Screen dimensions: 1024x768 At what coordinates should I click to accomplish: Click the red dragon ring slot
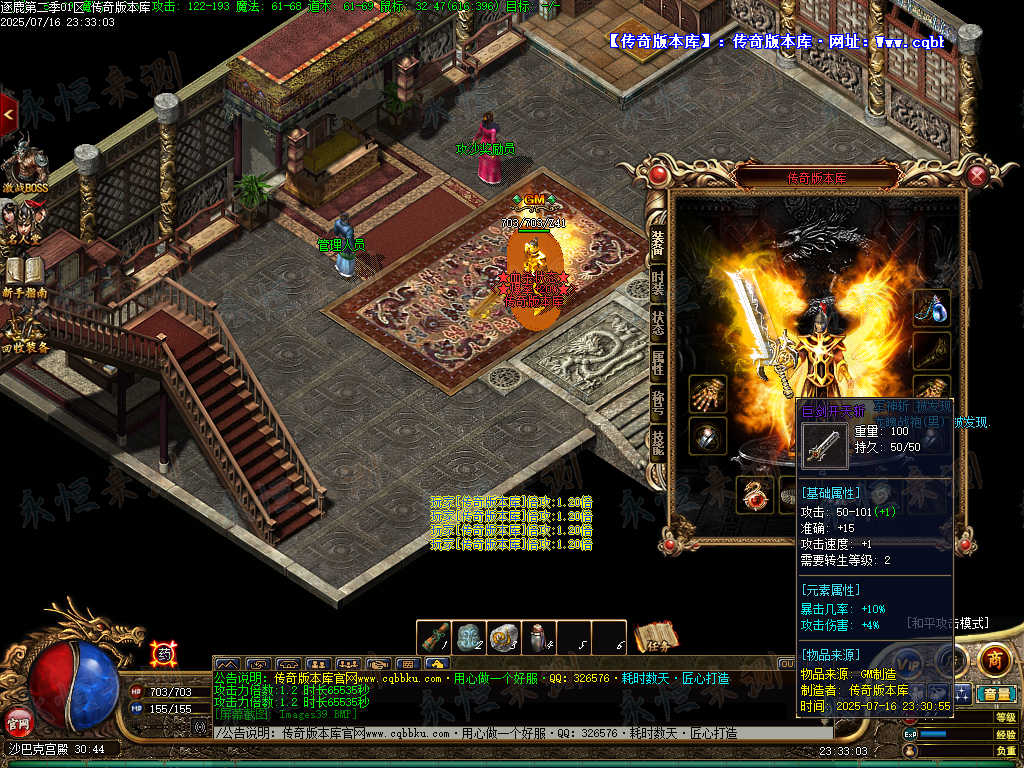pos(754,494)
